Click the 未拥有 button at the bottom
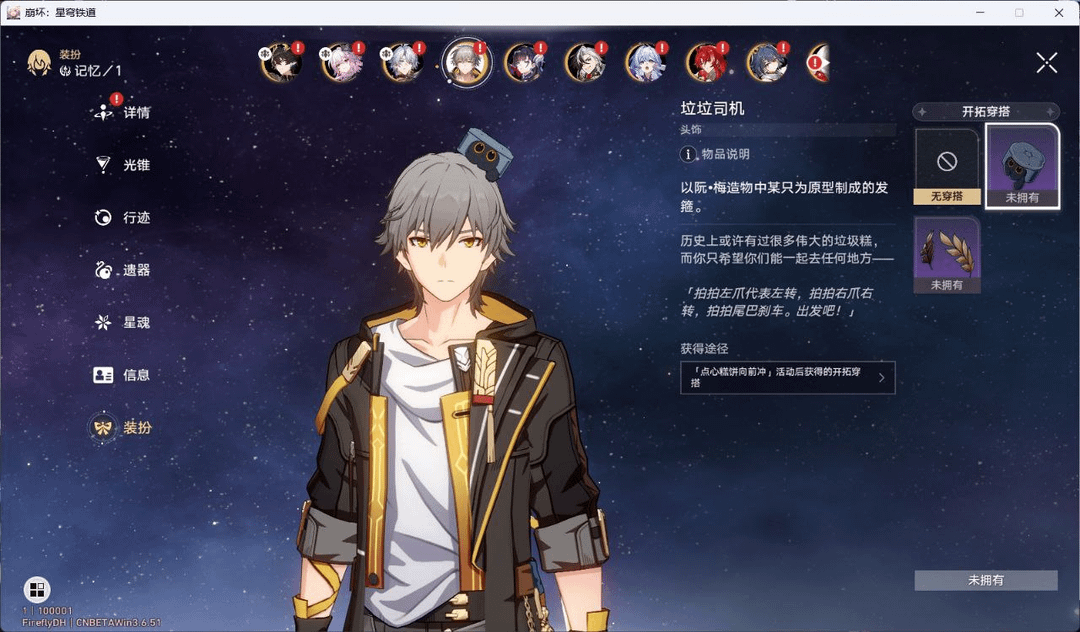 click(x=985, y=580)
